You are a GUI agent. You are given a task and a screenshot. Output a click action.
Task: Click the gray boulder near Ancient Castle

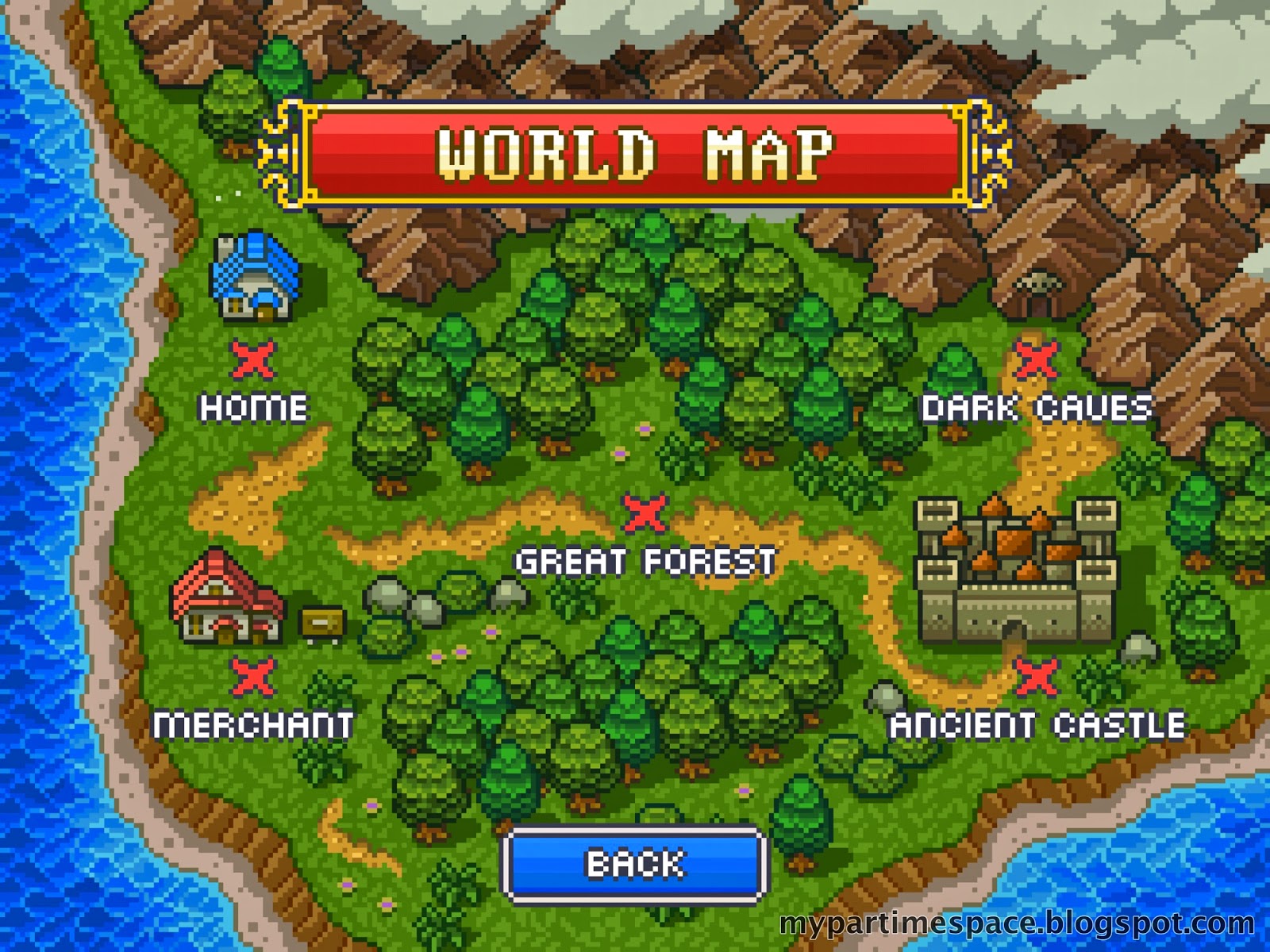point(1139,647)
